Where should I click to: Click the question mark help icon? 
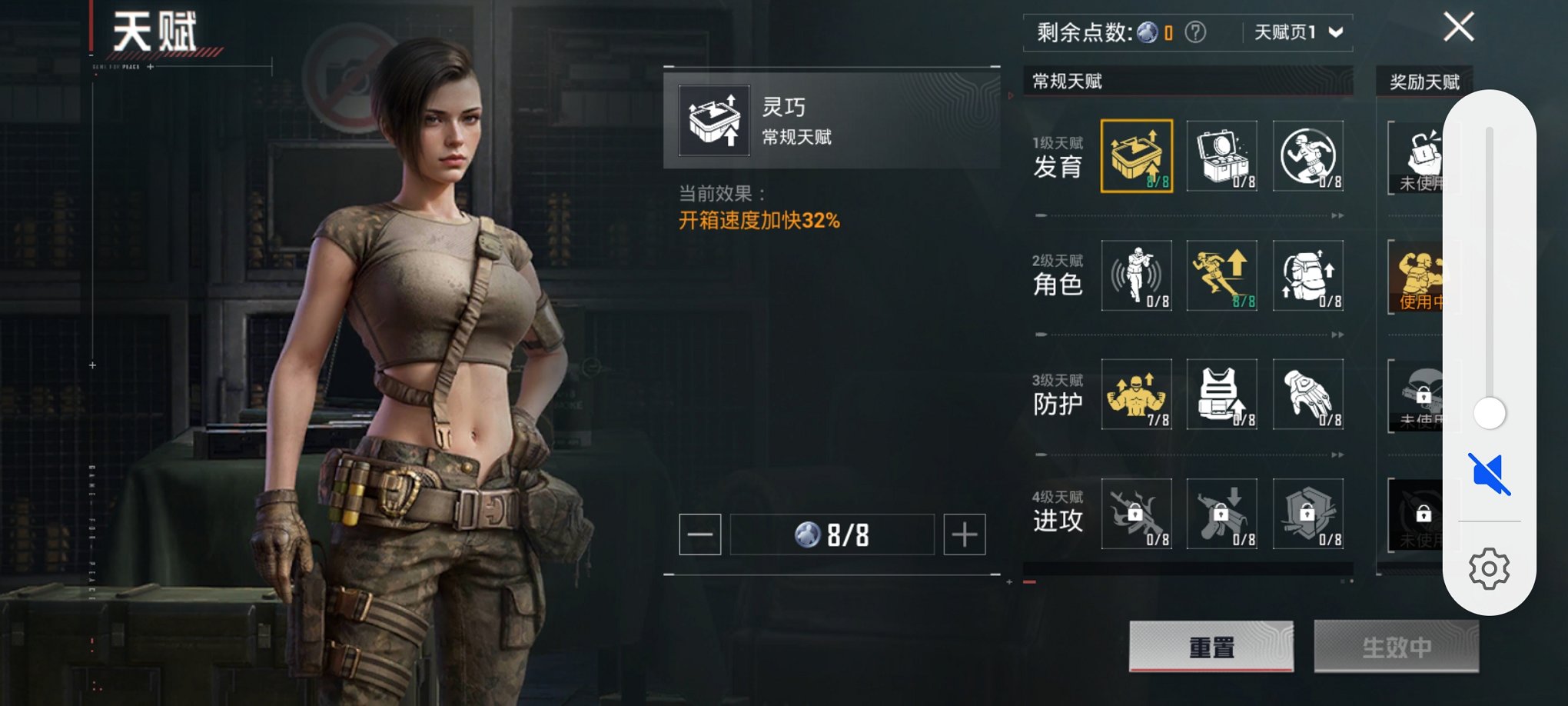pyautogui.click(x=1195, y=32)
